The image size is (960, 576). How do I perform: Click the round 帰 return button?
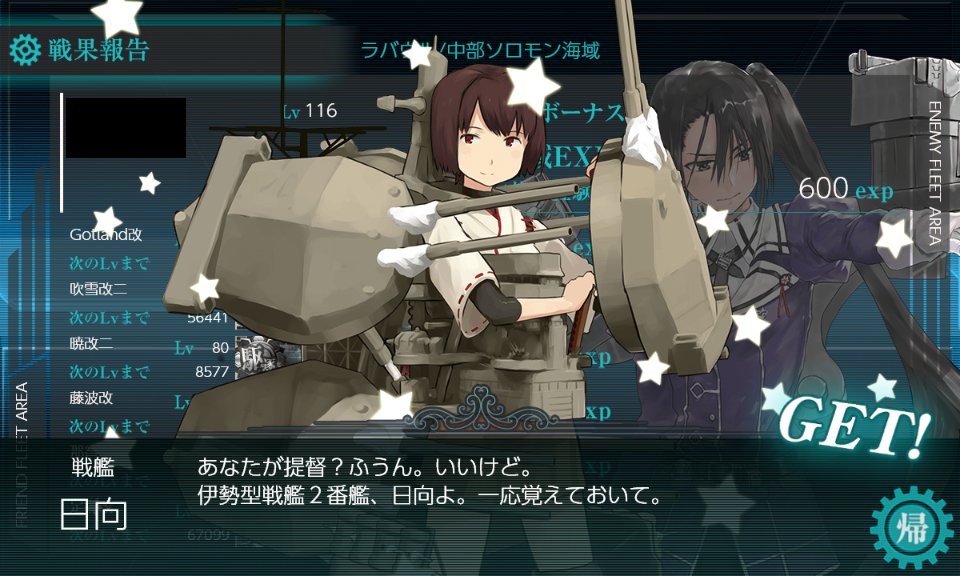point(910,526)
